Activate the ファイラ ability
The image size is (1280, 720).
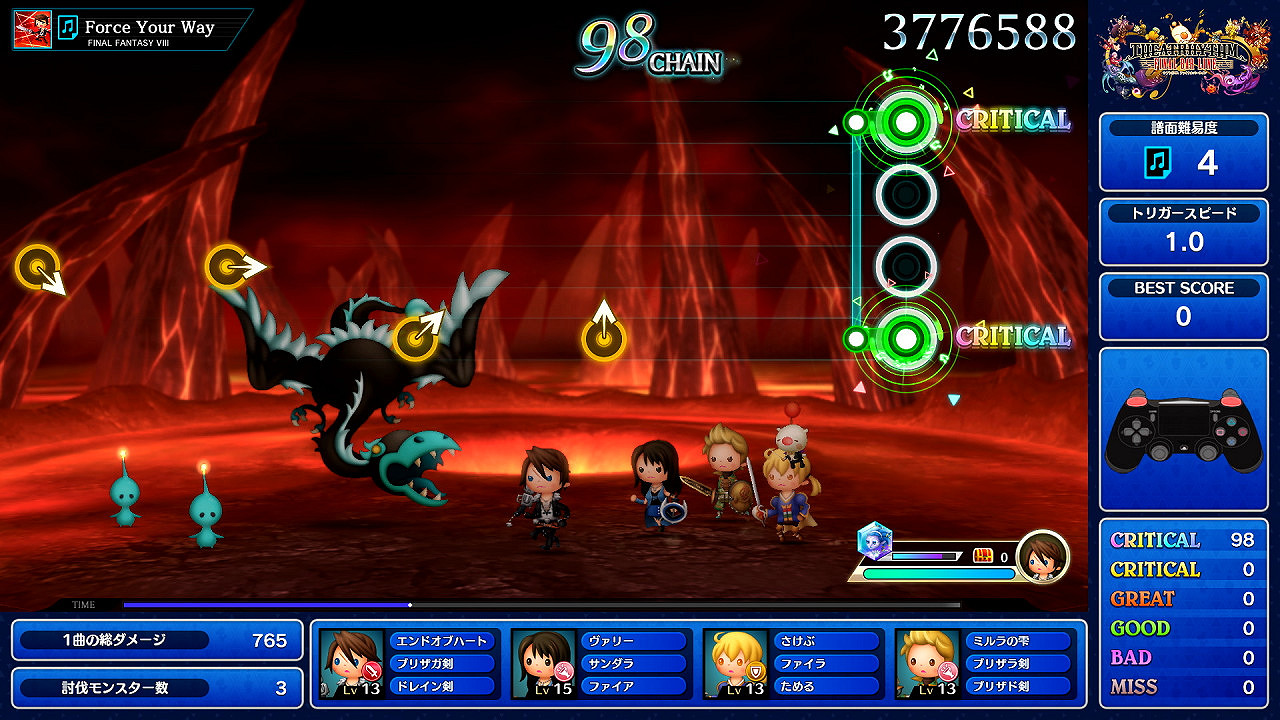pos(826,663)
